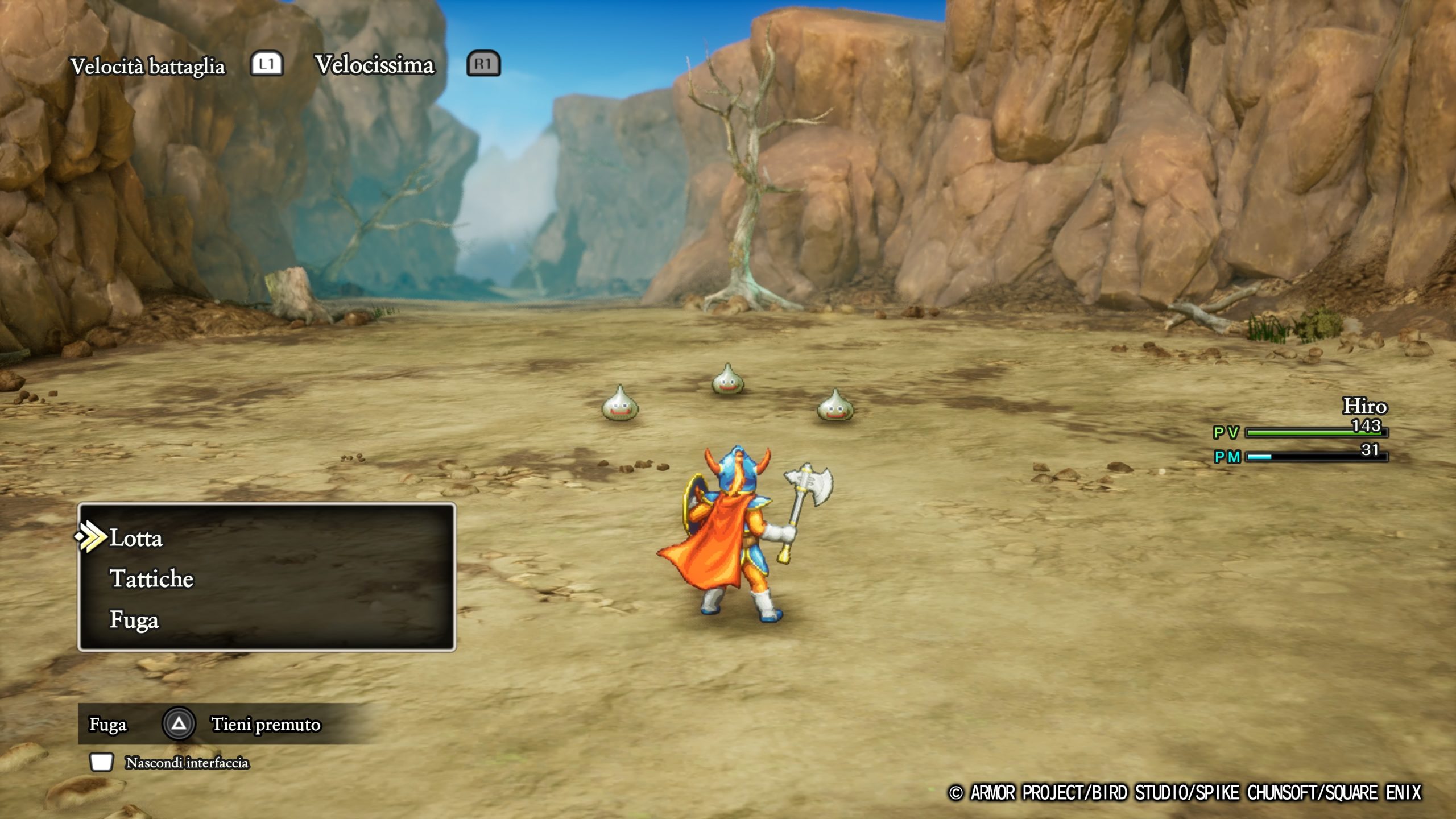1456x819 pixels.
Task: Choose the Tattiche command
Action: (151, 579)
